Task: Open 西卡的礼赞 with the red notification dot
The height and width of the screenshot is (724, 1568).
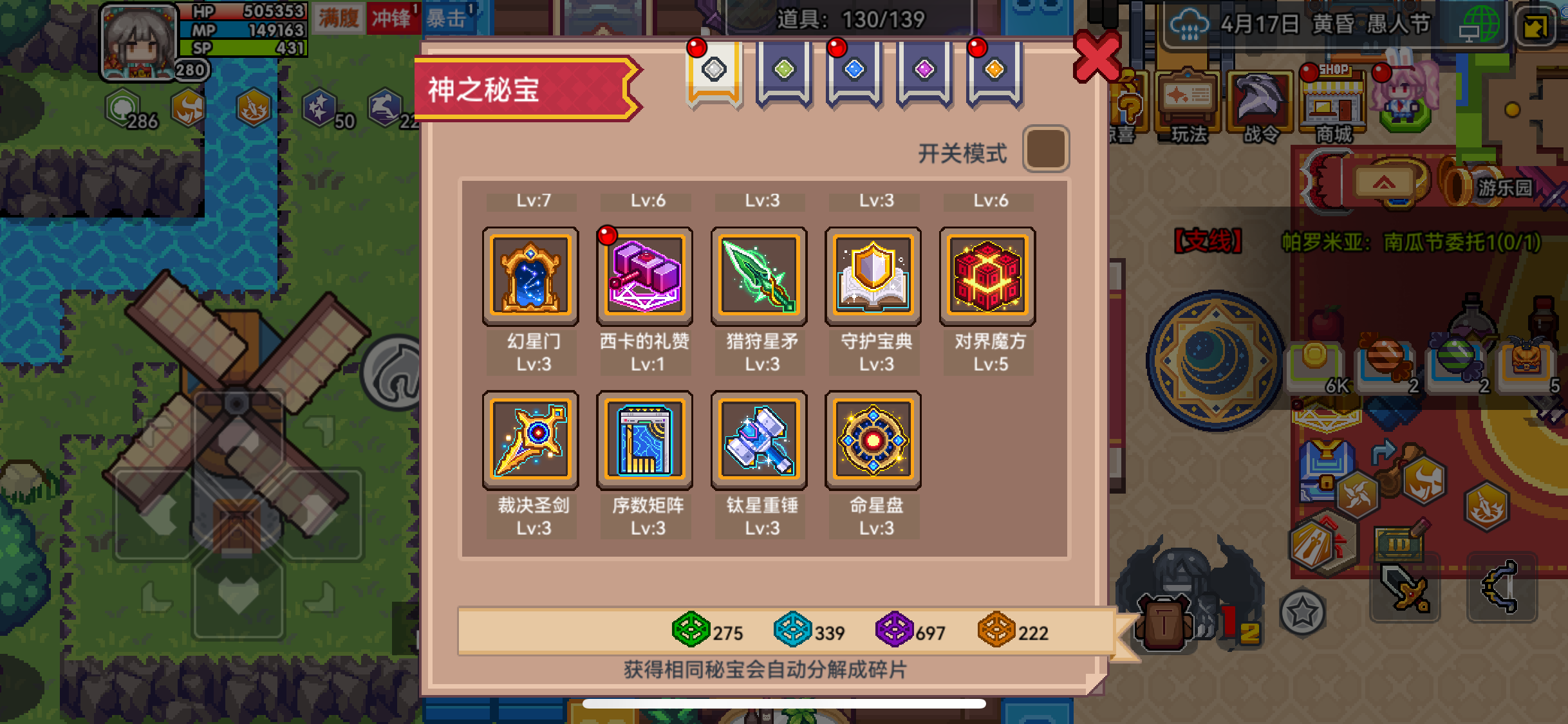Action: click(x=644, y=277)
